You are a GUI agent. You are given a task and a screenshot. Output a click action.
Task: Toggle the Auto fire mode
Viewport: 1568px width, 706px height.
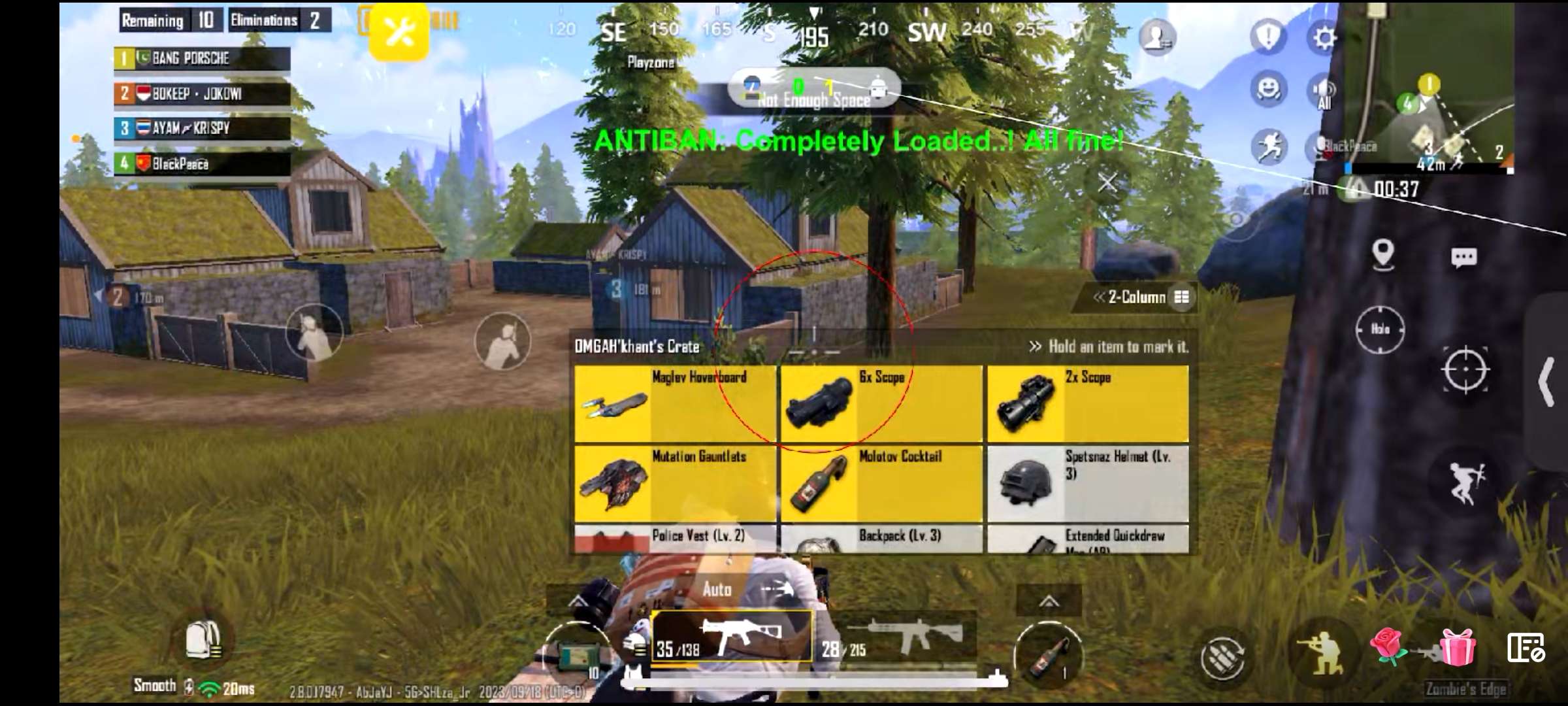coord(717,589)
